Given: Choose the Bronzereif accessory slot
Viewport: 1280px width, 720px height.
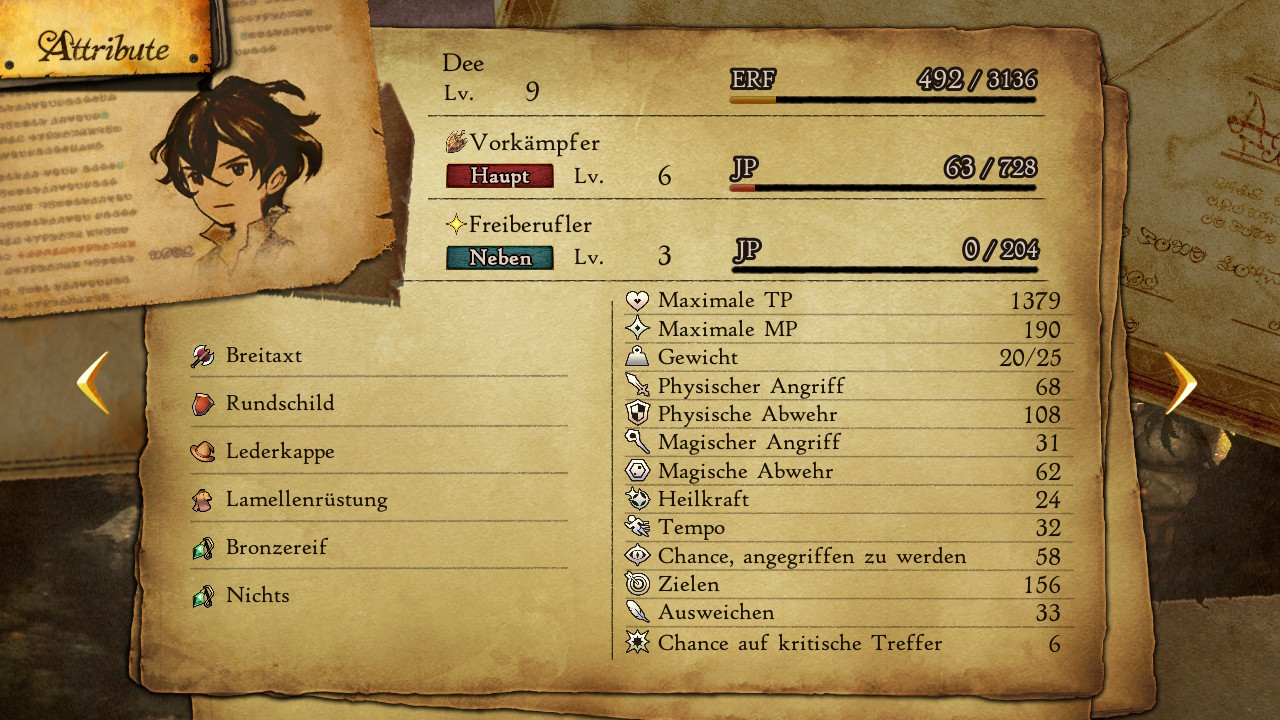Looking at the screenshot, I should click(277, 548).
